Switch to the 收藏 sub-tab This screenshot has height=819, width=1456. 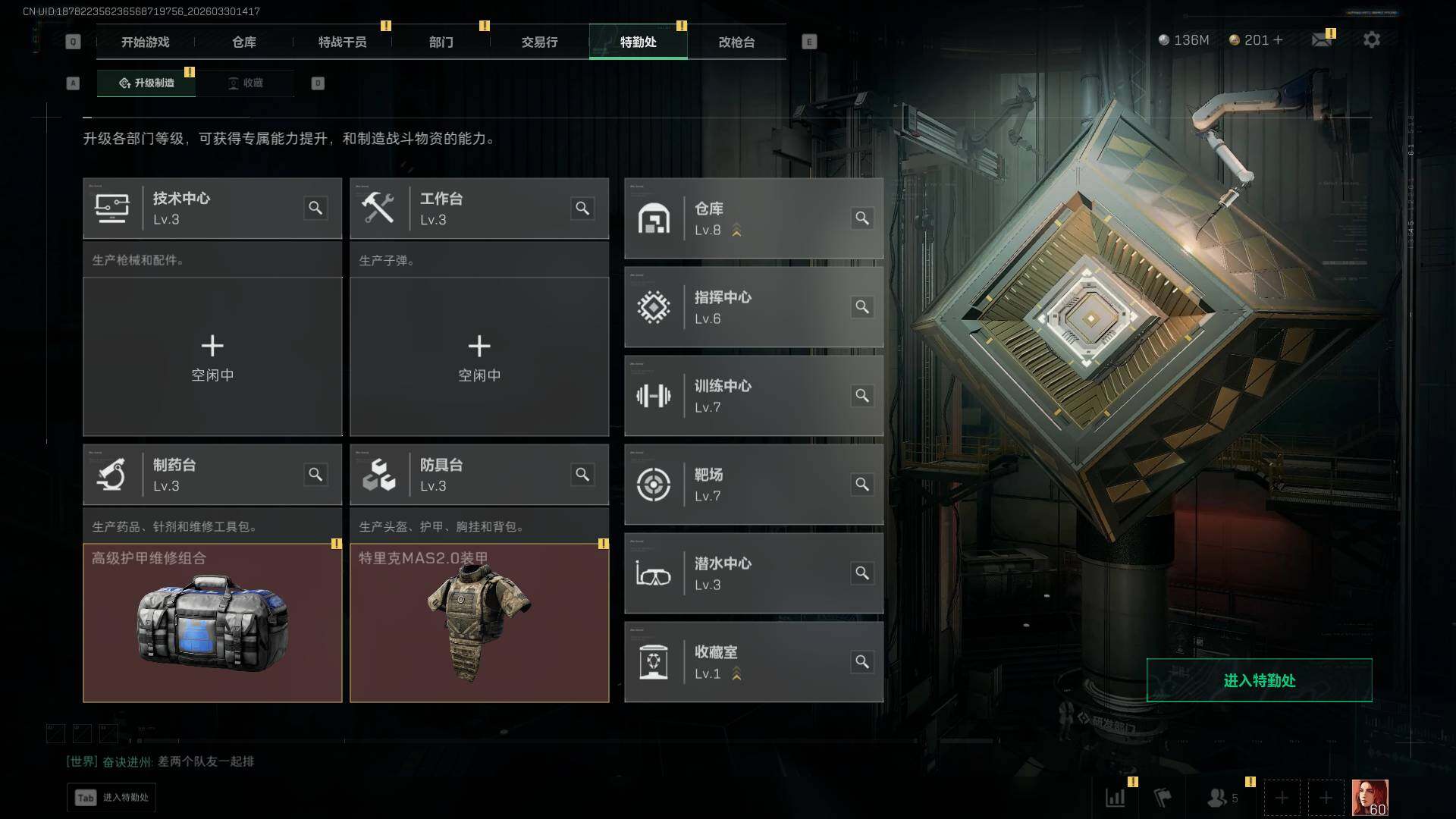tap(246, 83)
